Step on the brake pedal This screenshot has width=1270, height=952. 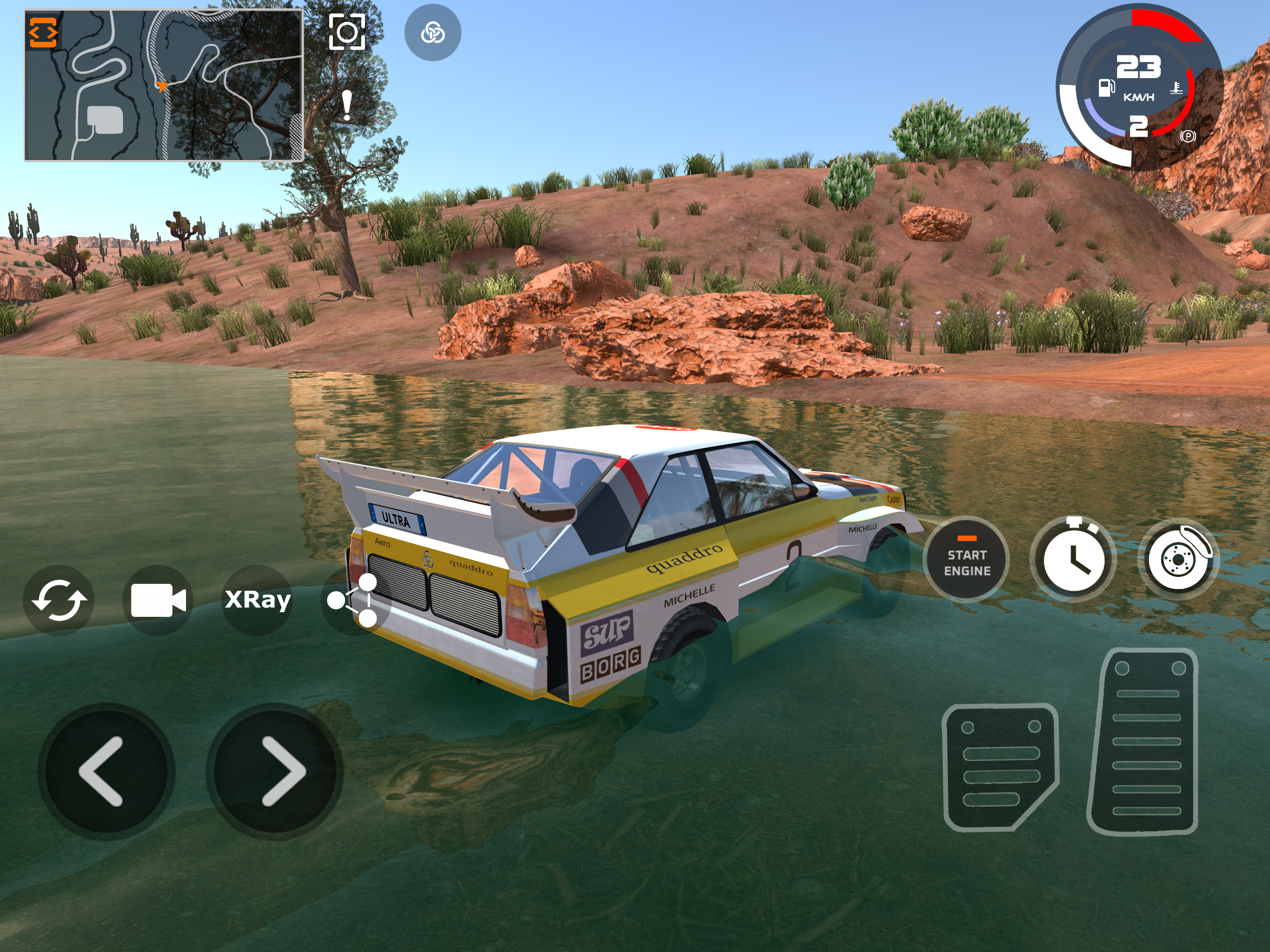tap(999, 767)
